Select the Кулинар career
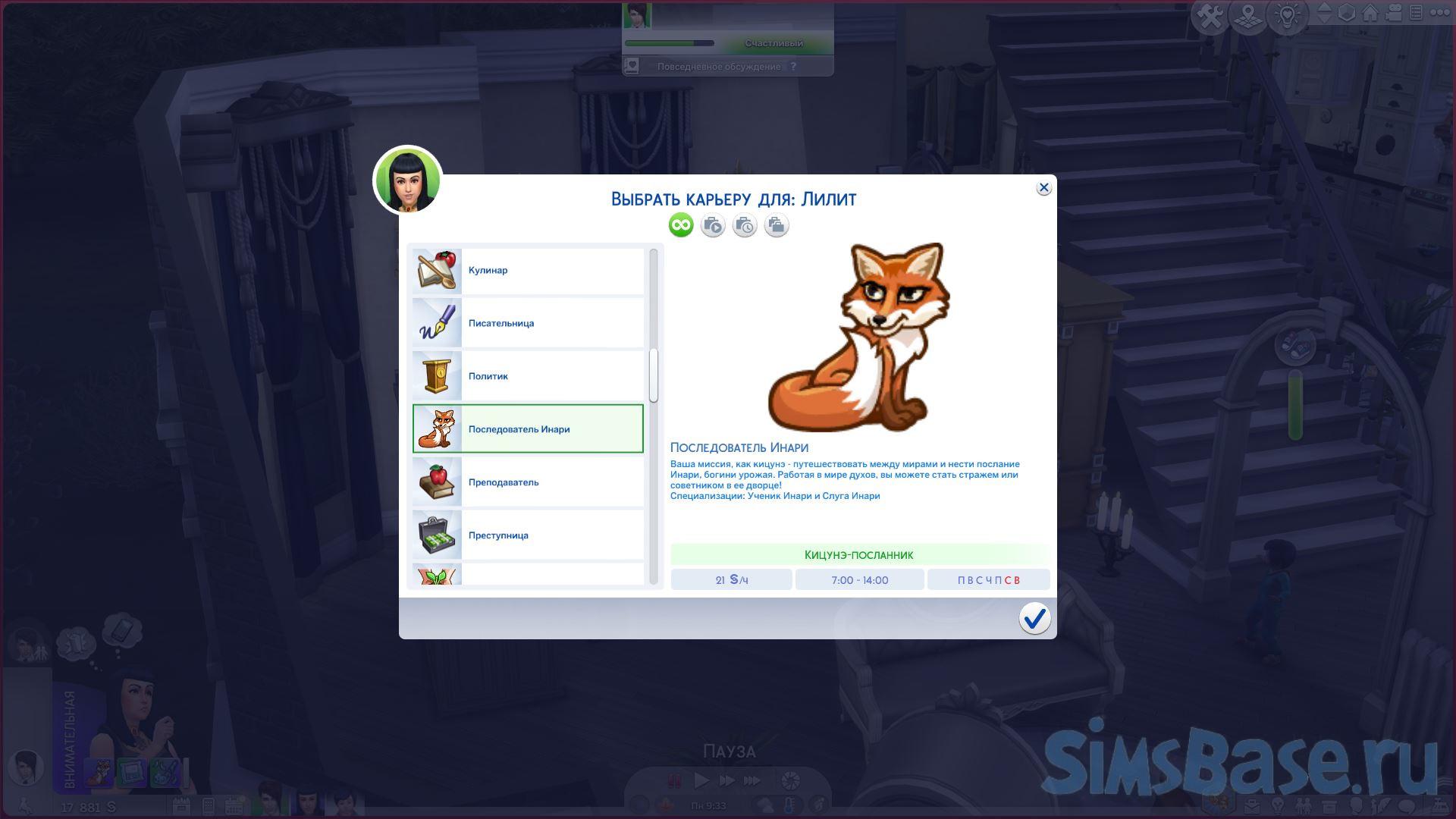The image size is (1456, 819). tap(528, 271)
